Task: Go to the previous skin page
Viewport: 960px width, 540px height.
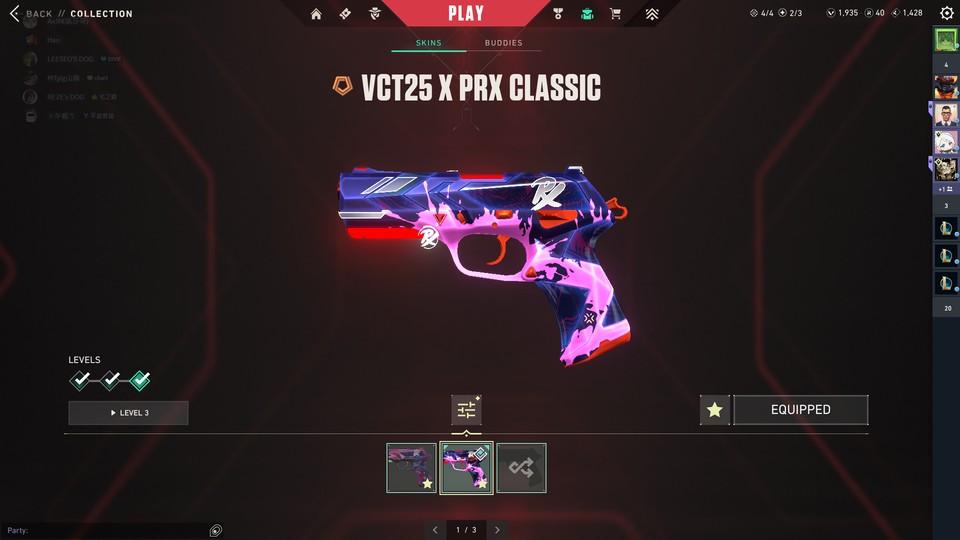Action: tap(435, 530)
